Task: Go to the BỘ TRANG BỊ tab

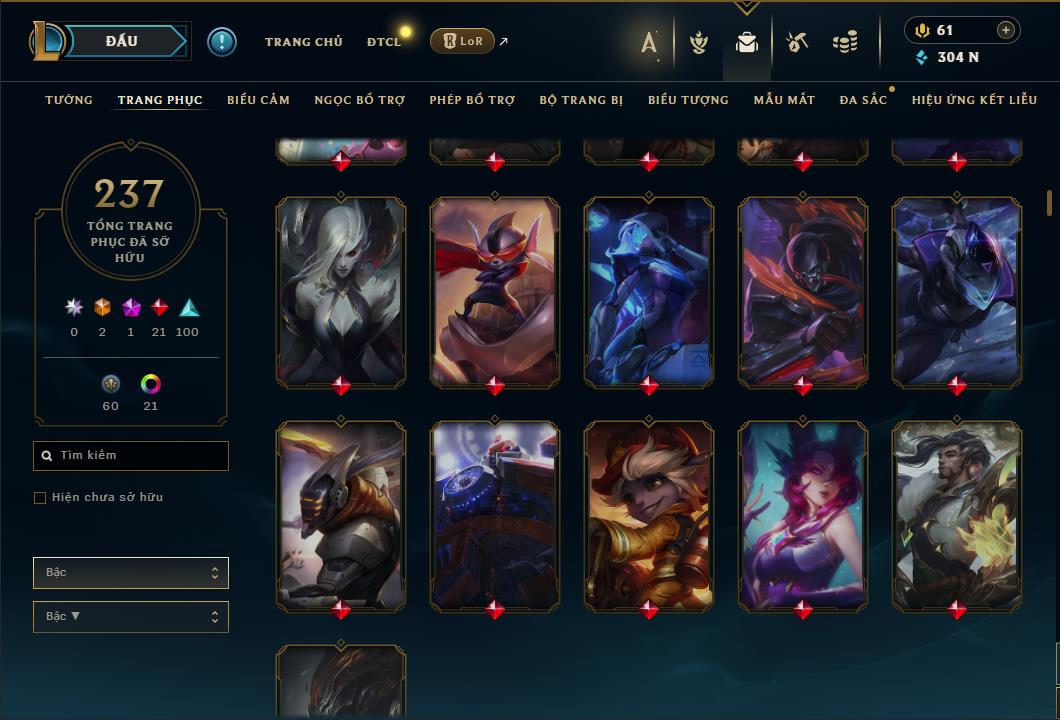Action: tap(581, 100)
